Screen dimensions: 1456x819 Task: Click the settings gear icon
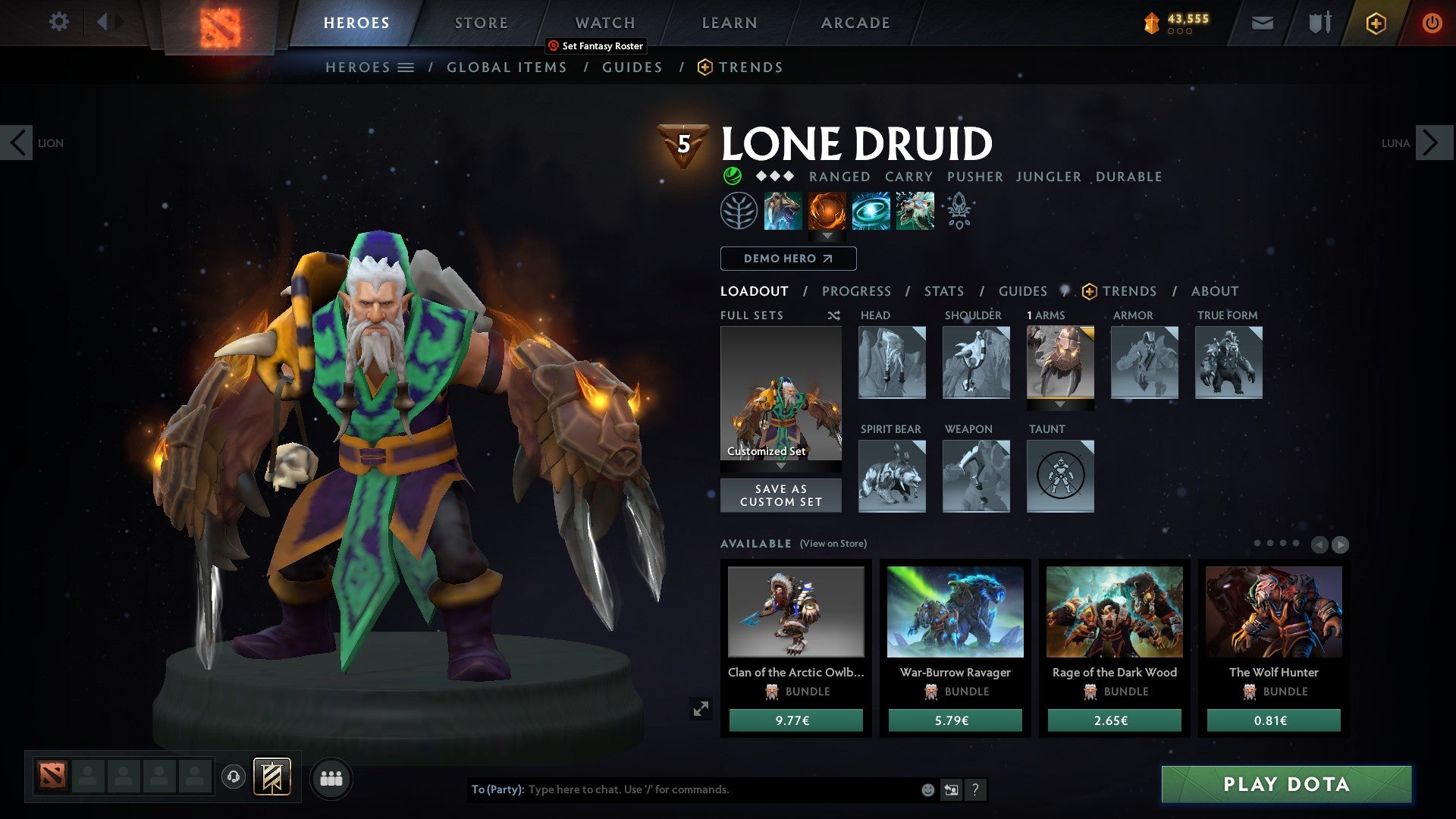click(58, 22)
